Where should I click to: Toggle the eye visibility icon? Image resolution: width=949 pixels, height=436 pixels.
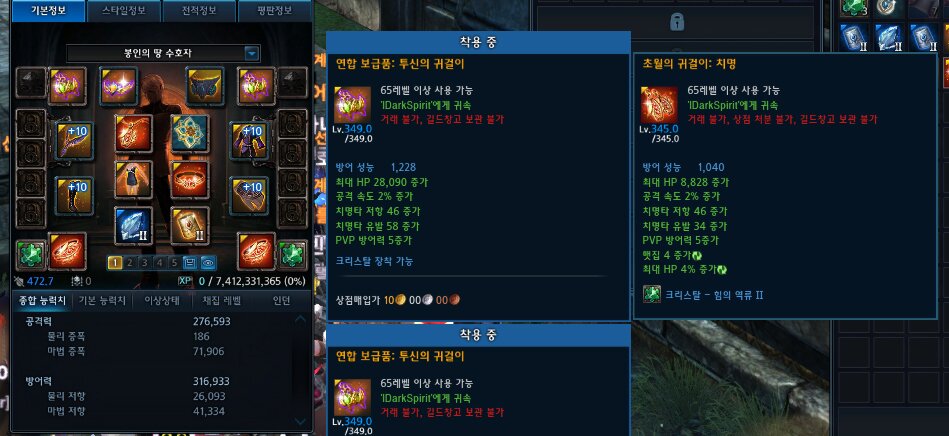point(208,263)
